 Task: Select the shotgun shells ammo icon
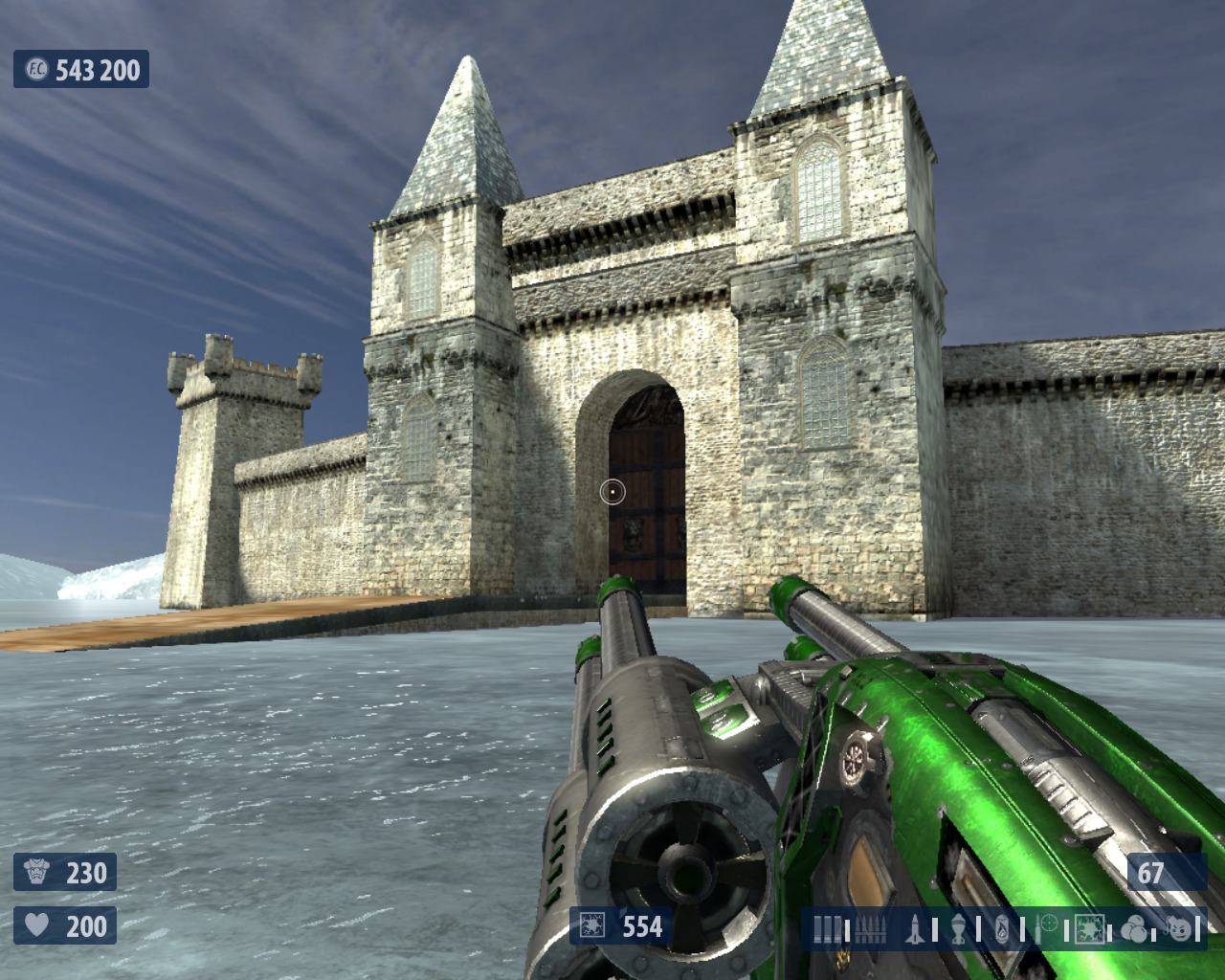(829, 928)
